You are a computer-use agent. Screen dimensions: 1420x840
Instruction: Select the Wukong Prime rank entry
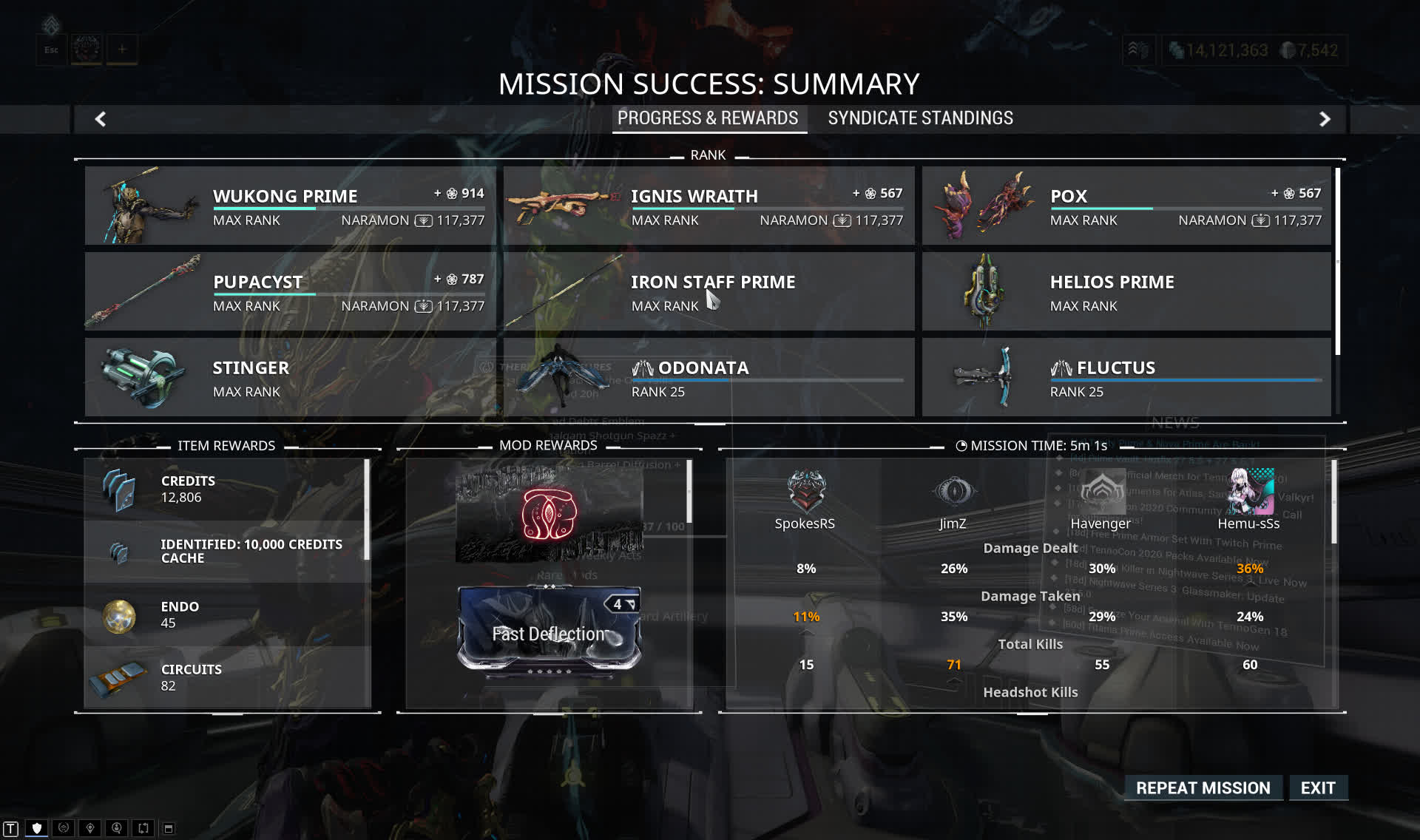[x=290, y=206]
